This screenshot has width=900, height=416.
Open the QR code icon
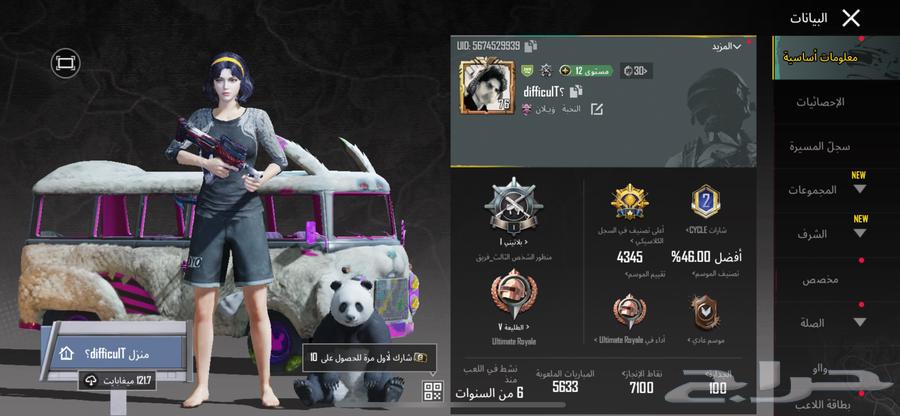coord(432,390)
